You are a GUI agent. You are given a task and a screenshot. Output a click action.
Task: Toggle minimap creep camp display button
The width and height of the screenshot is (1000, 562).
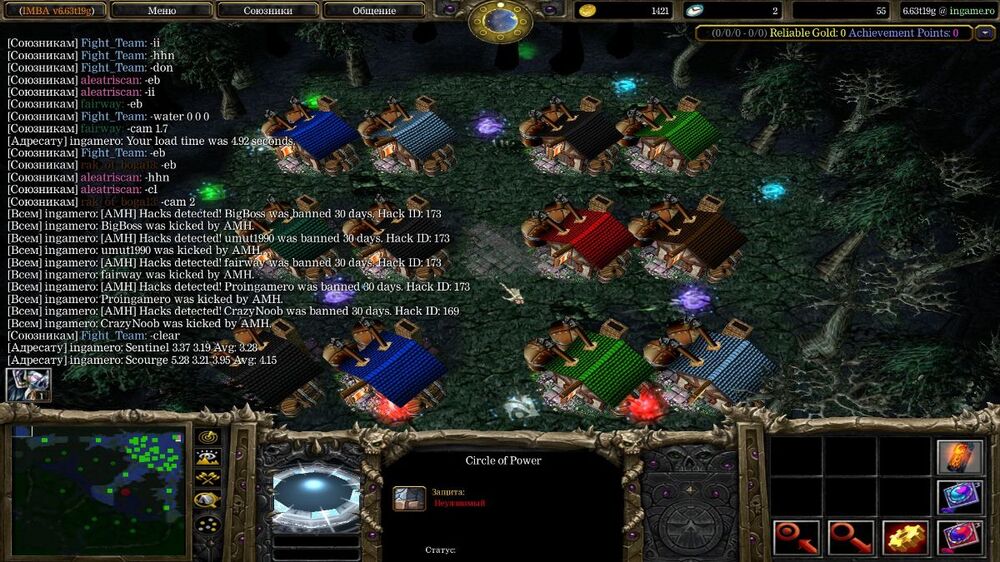pyautogui.click(x=208, y=501)
